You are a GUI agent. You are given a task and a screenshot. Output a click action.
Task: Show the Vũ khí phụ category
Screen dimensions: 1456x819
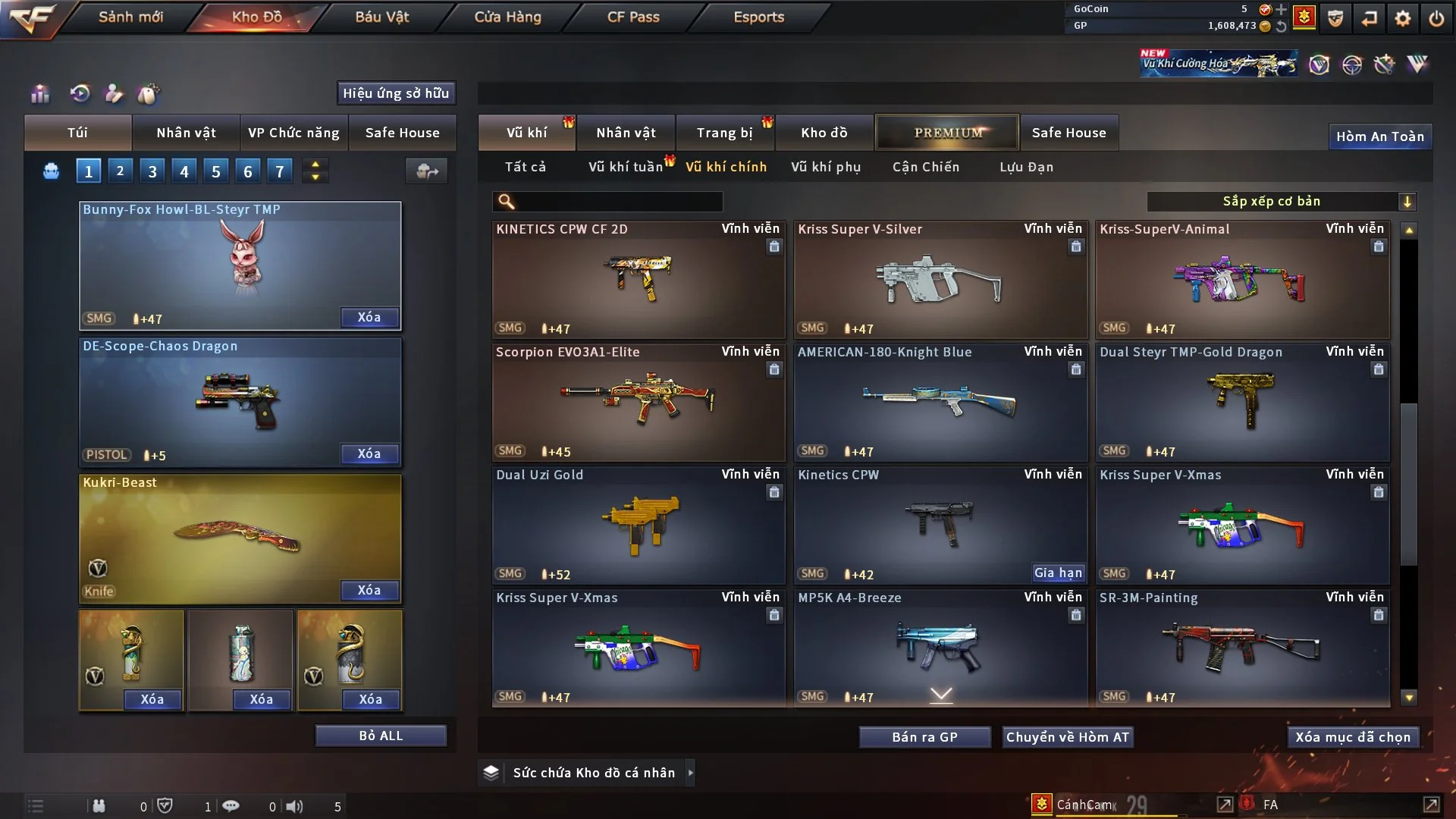pos(825,167)
